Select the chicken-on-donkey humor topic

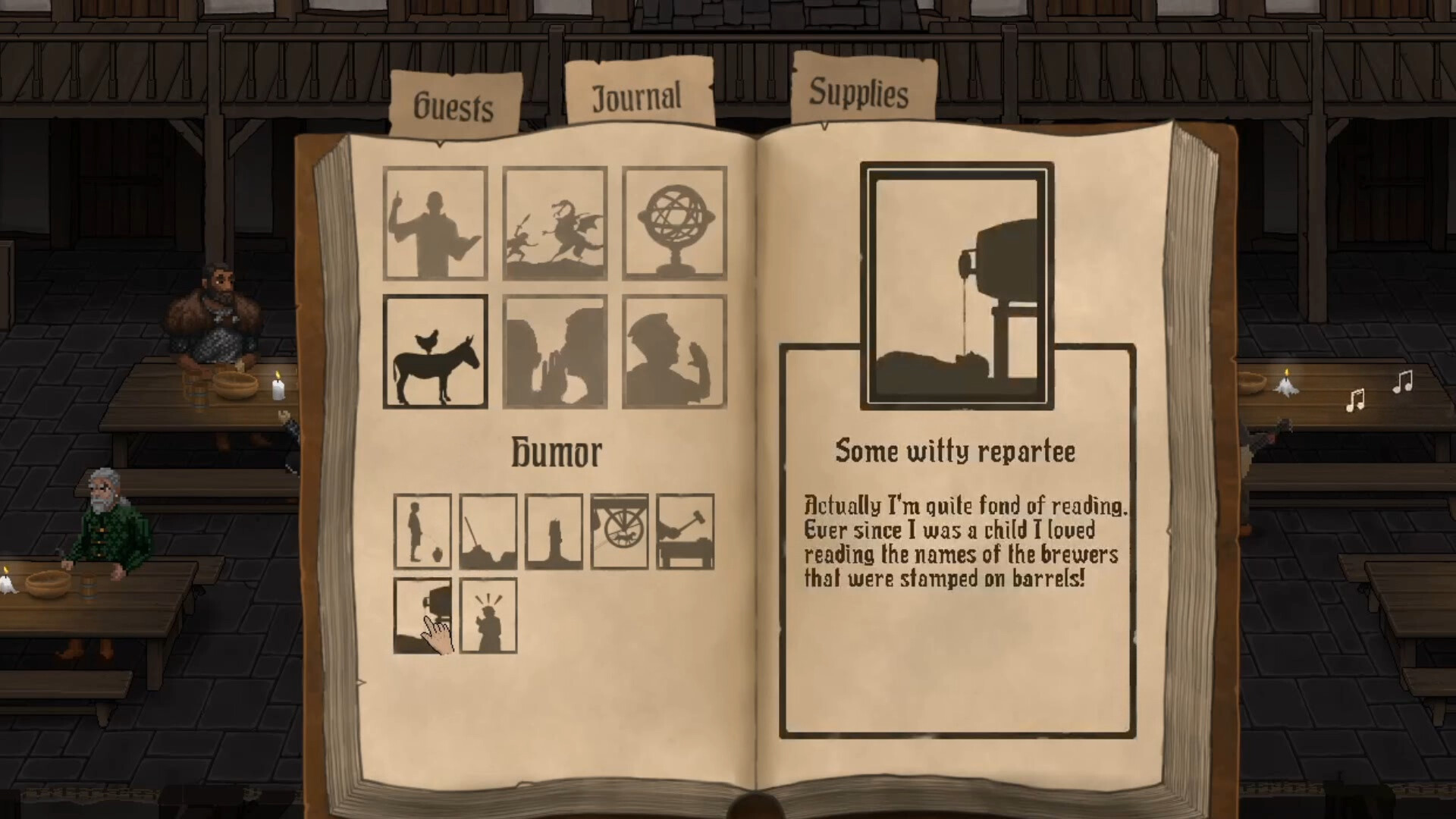435,351
